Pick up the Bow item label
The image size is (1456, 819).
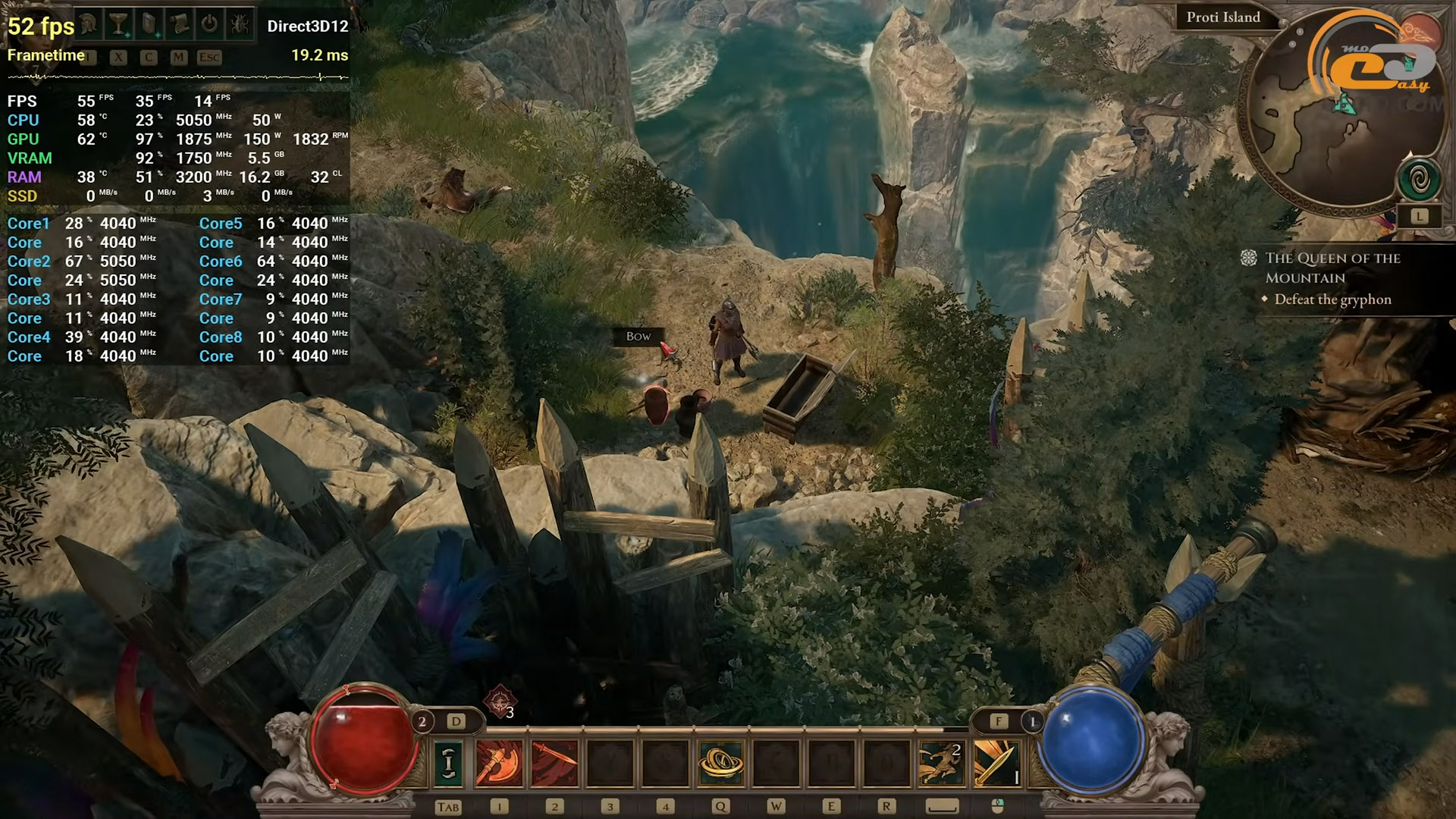(639, 336)
